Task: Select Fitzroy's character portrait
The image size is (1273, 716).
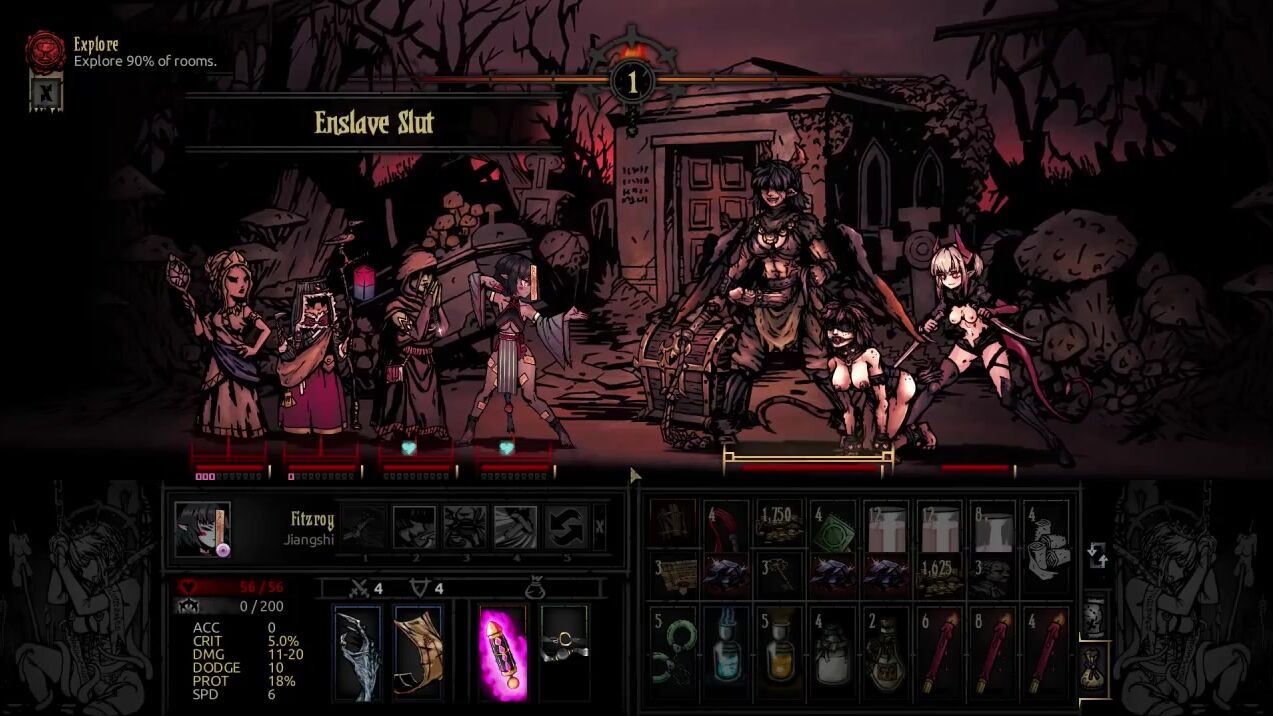Action: pos(202,528)
